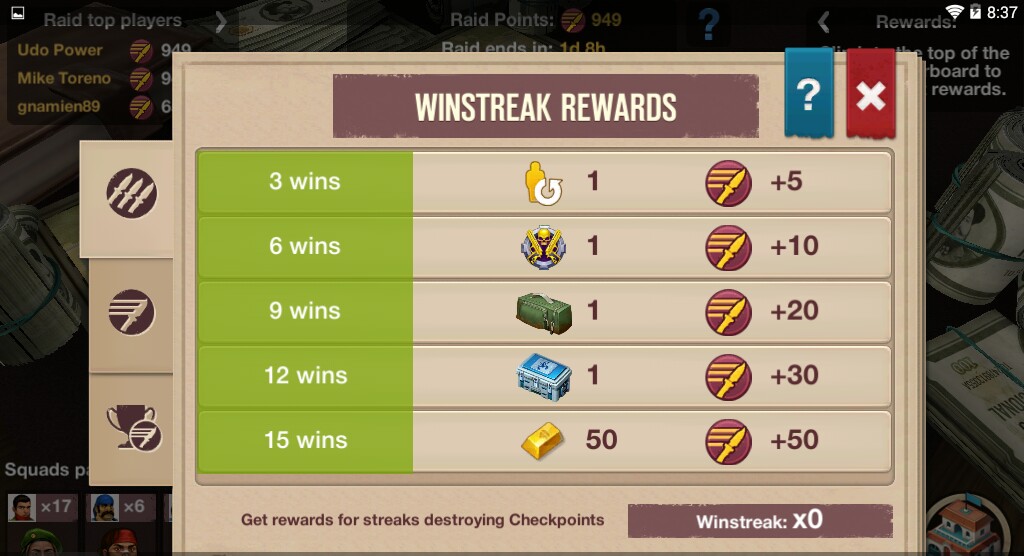1024x556 pixels.
Task: Choose the 9 wins duffel bag row
Action: [x=544, y=311]
